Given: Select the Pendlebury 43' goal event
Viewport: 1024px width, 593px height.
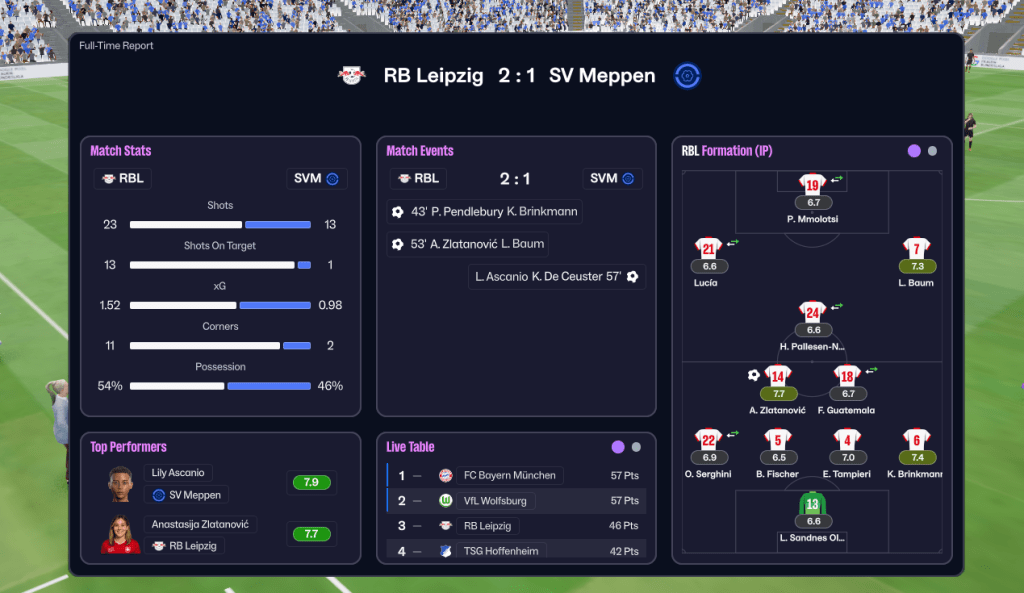Looking at the screenshot, I should point(485,212).
